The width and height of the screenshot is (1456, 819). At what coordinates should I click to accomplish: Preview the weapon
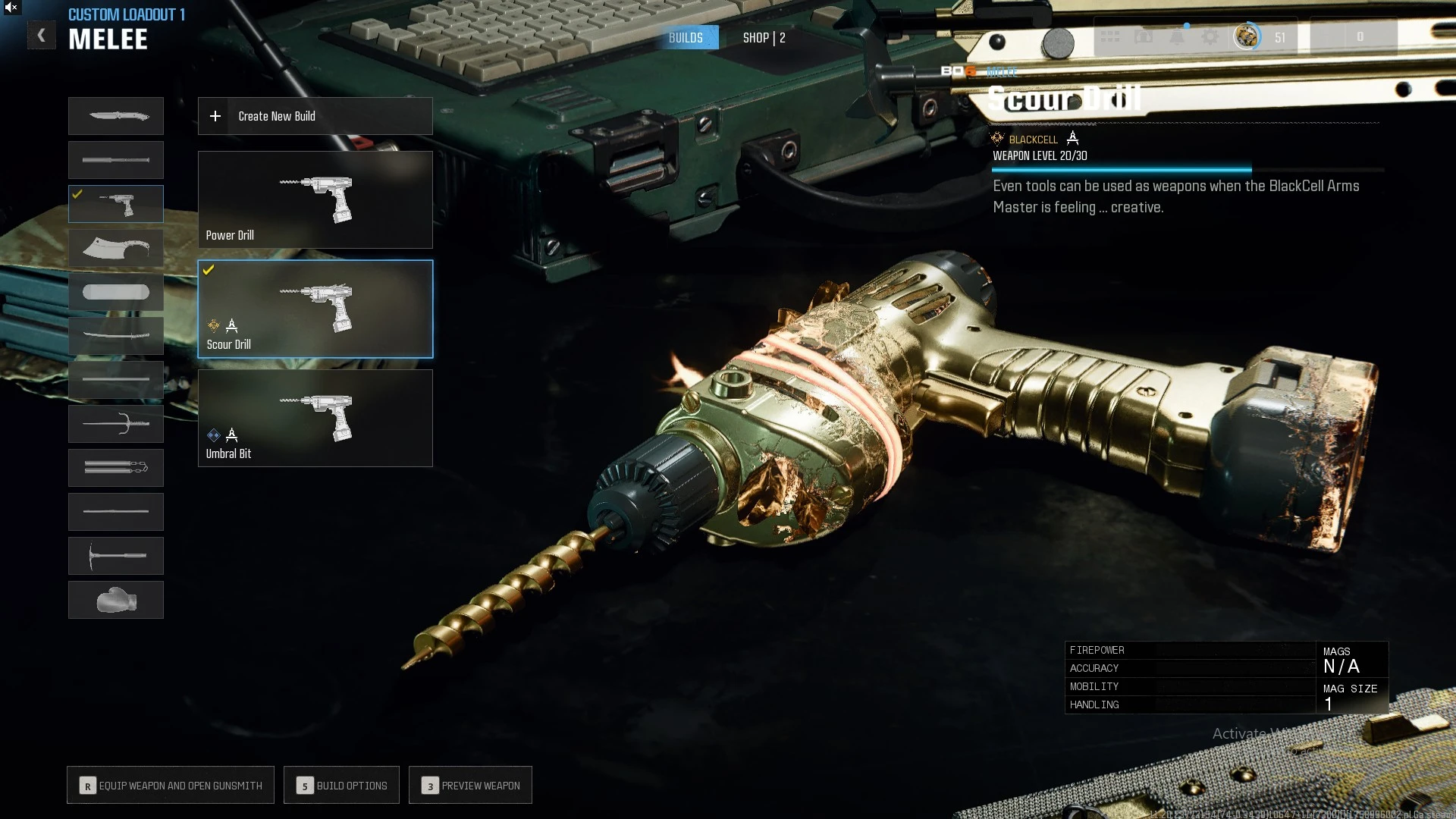click(x=470, y=786)
